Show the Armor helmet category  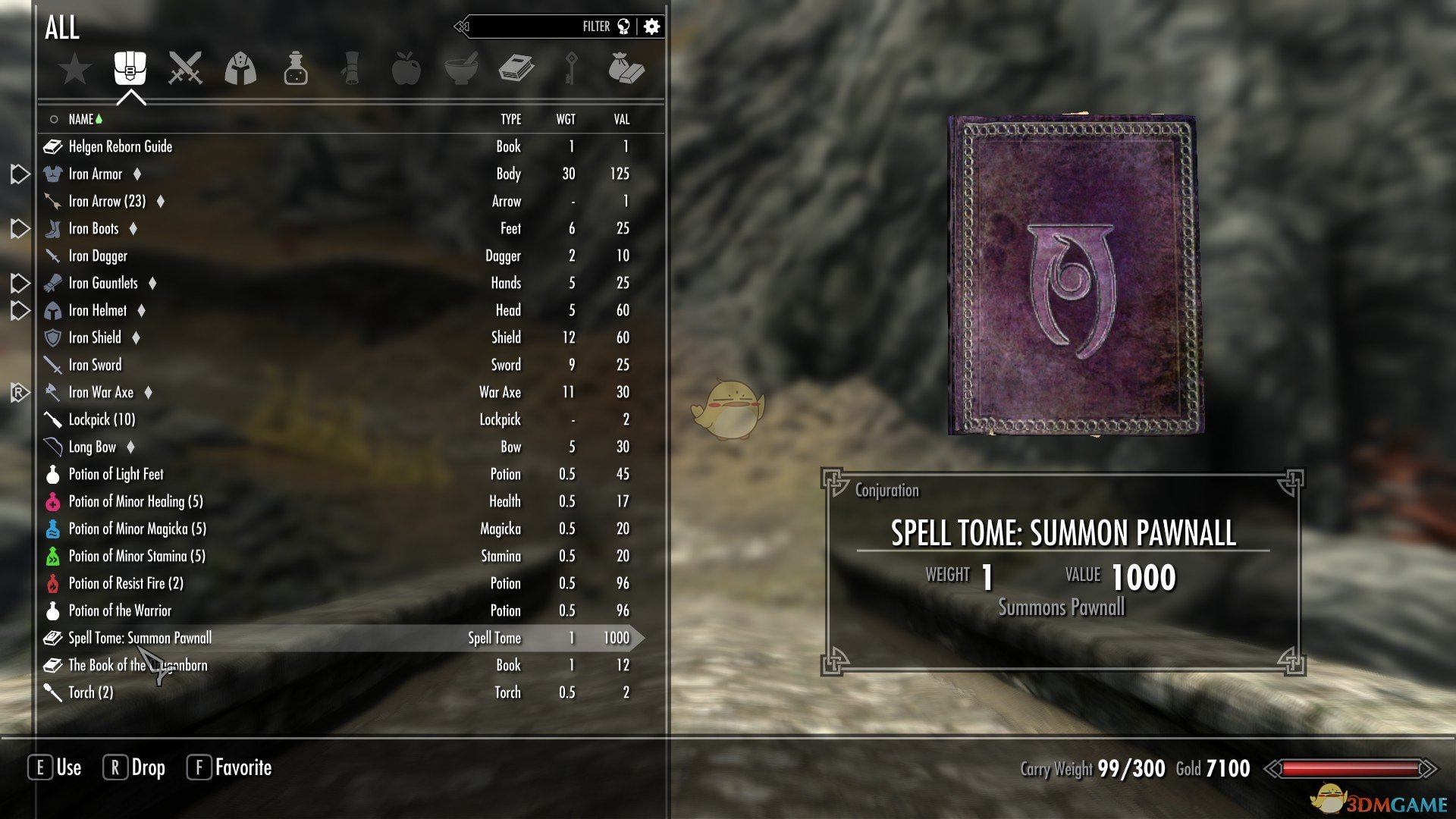[x=240, y=68]
